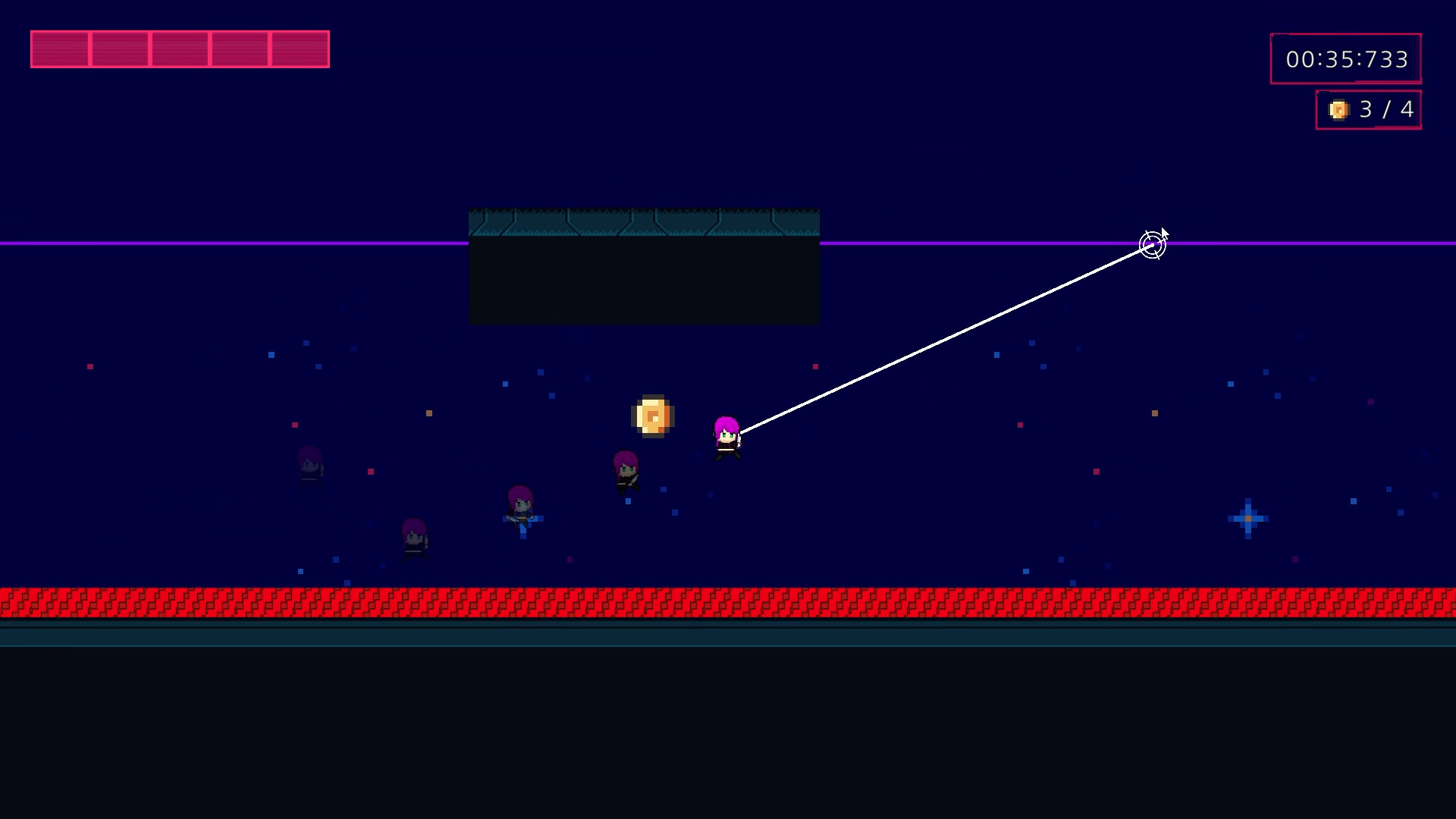The height and width of the screenshot is (819, 1456).
Task: Click the white aiming line
Action: pos(948,337)
